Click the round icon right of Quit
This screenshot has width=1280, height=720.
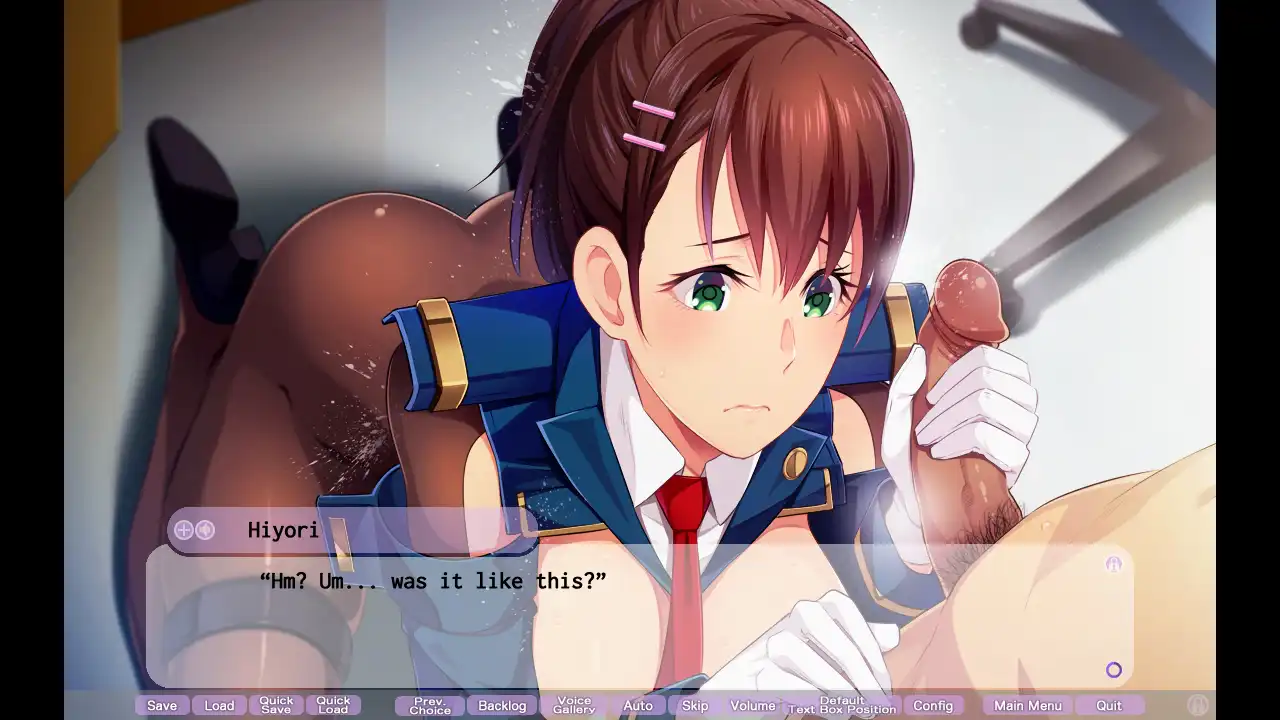(x=1198, y=705)
